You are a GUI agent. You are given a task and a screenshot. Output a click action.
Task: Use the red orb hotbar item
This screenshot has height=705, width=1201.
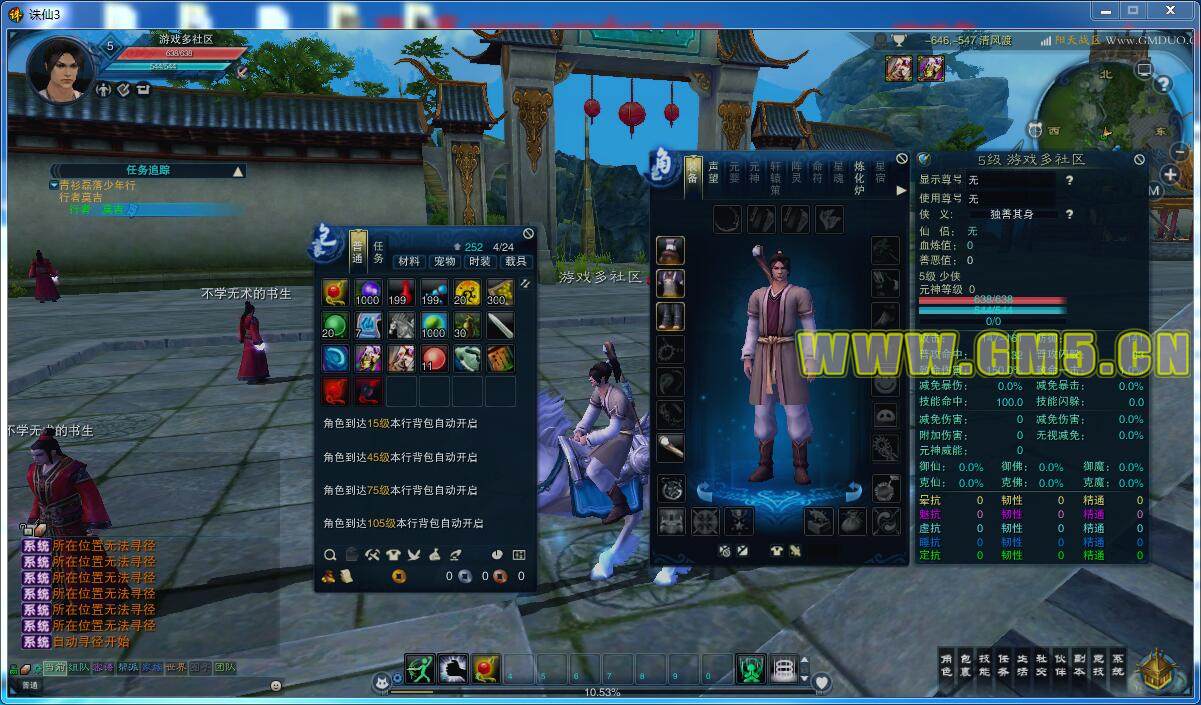487,668
